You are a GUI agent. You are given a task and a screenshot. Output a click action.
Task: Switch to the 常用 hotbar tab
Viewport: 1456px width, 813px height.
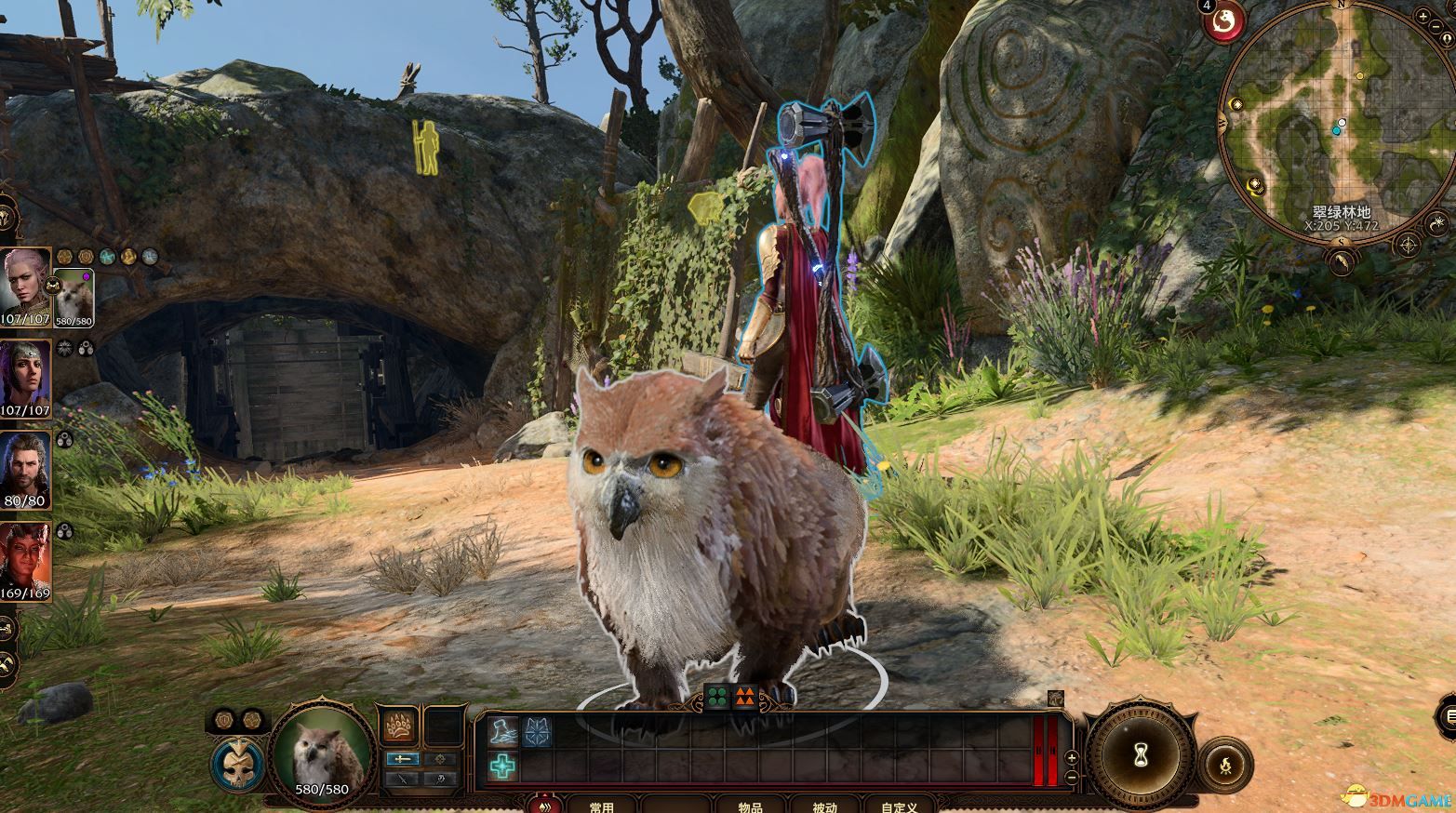[x=602, y=806]
